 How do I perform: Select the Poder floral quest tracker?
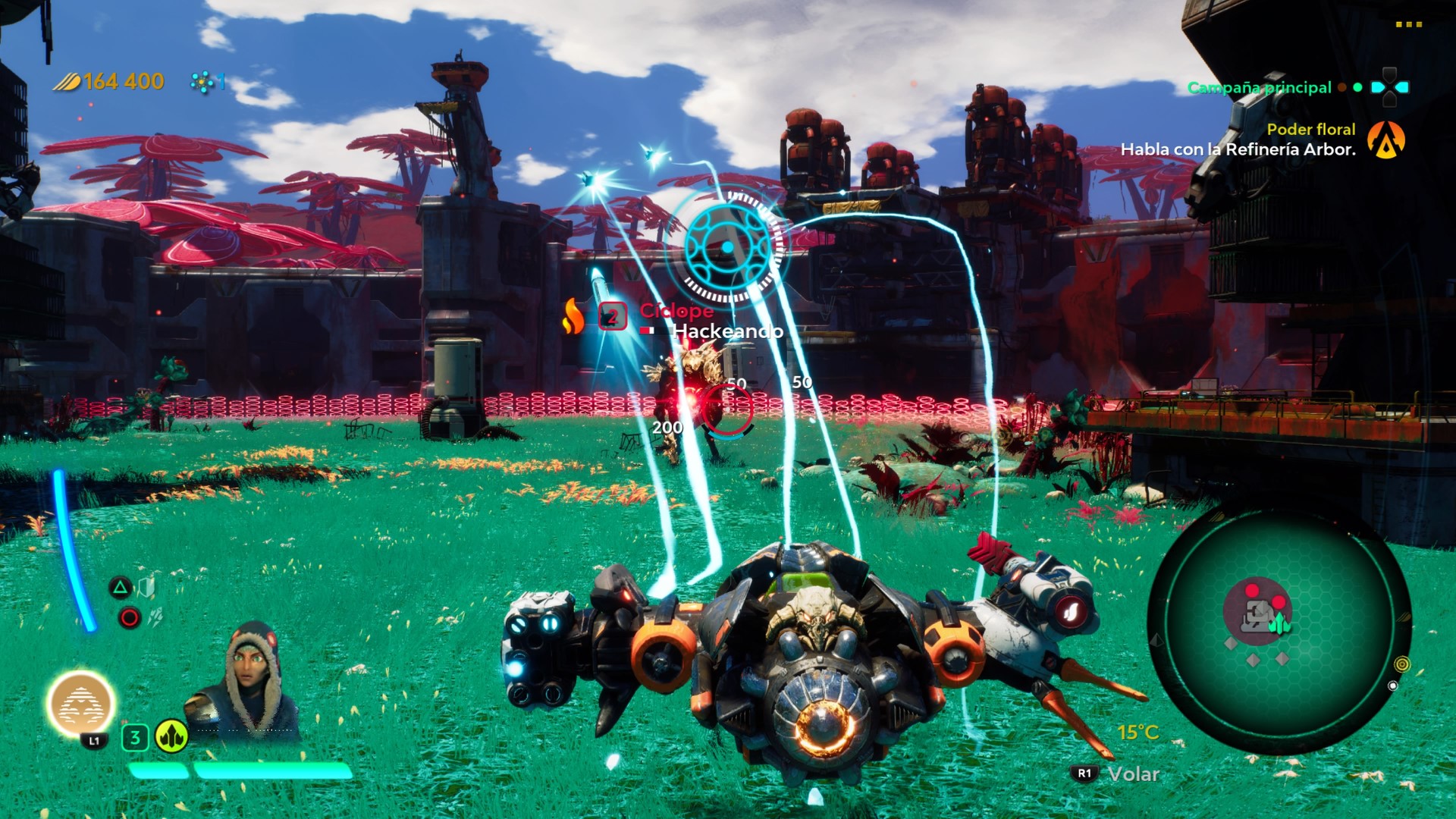(1311, 130)
